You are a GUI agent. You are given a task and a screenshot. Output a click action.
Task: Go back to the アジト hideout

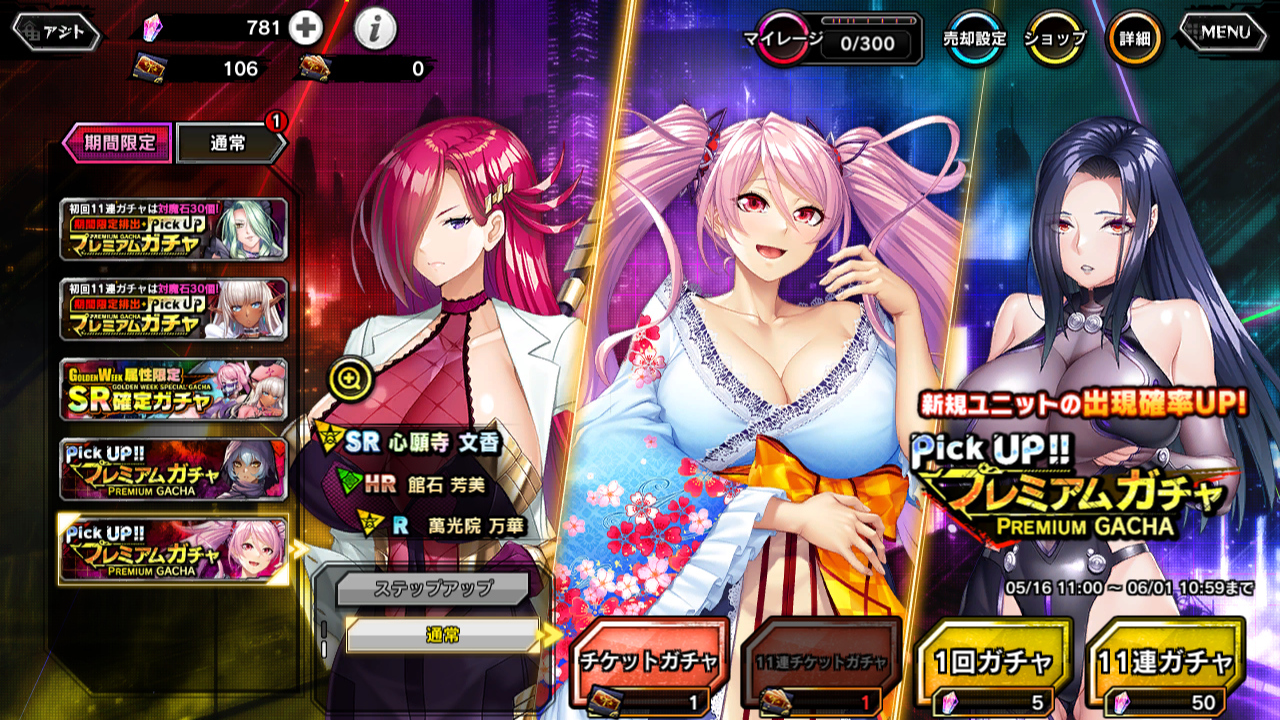click(57, 32)
